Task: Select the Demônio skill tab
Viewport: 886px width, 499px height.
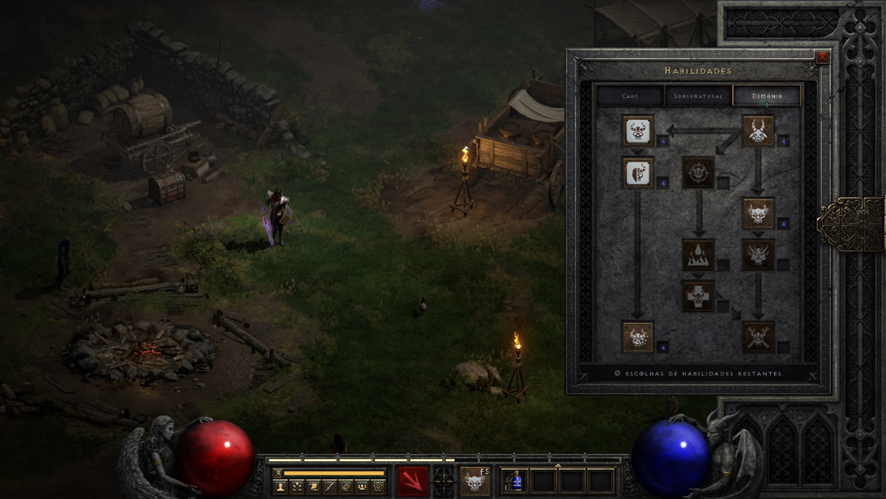Action: (766, 96)
